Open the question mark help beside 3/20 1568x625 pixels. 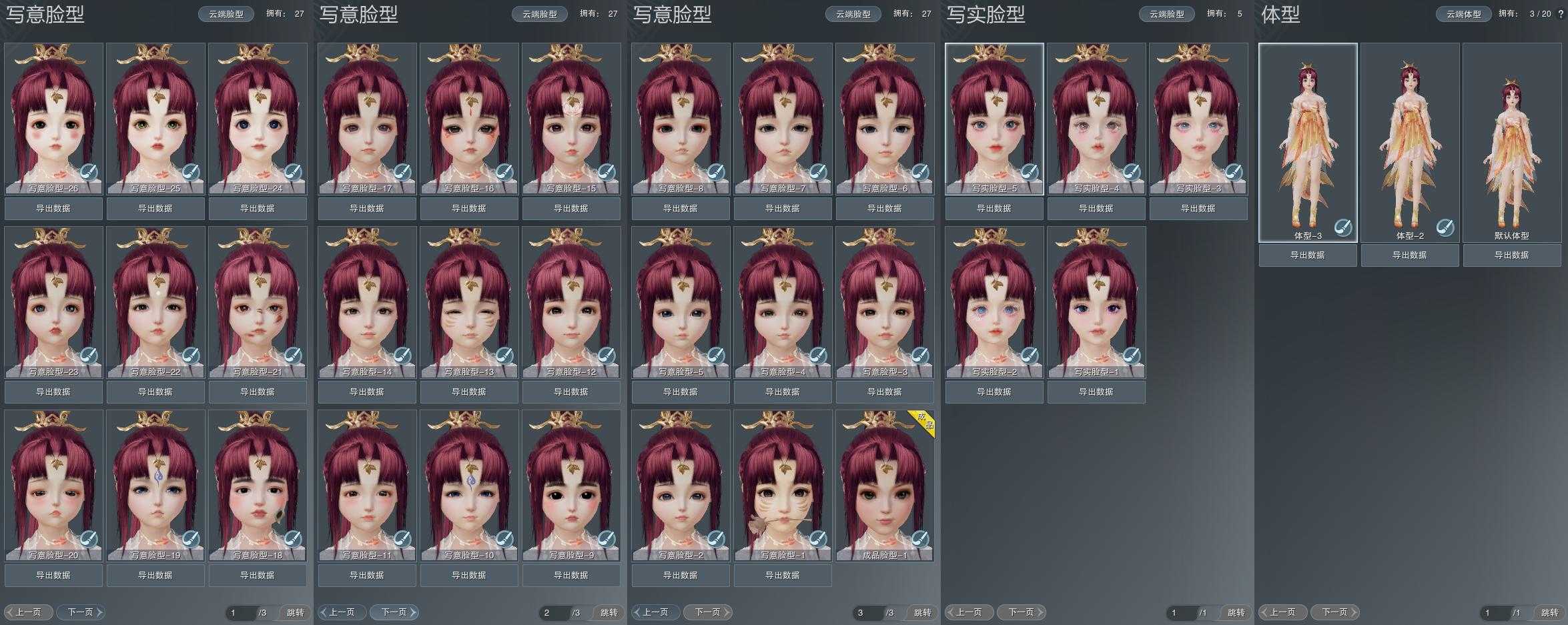point(1559,13)
